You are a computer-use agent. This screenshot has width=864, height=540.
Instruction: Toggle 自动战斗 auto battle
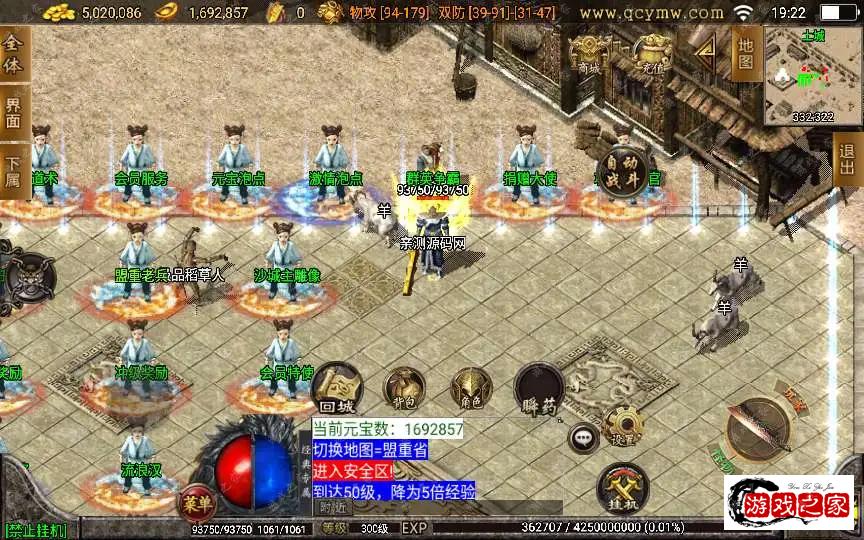pos(622,167)
